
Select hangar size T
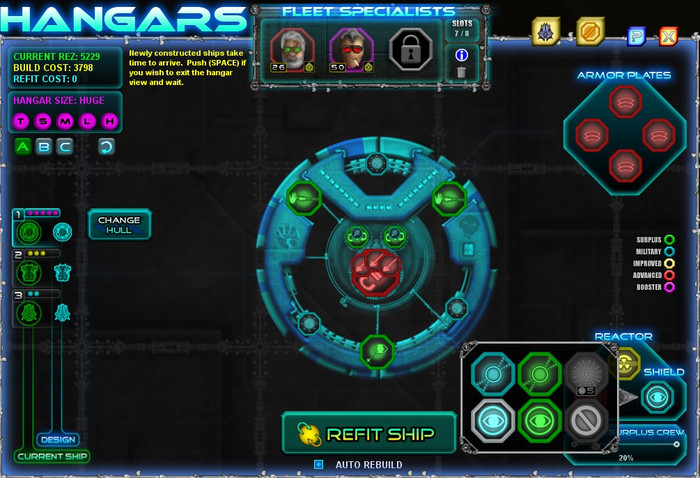[22, 122]
